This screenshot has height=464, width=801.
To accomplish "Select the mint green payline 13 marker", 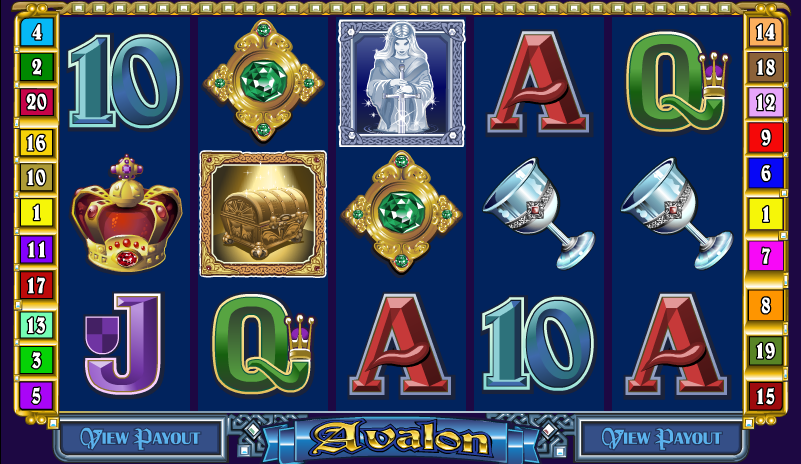I will click(x=36, y=324).
